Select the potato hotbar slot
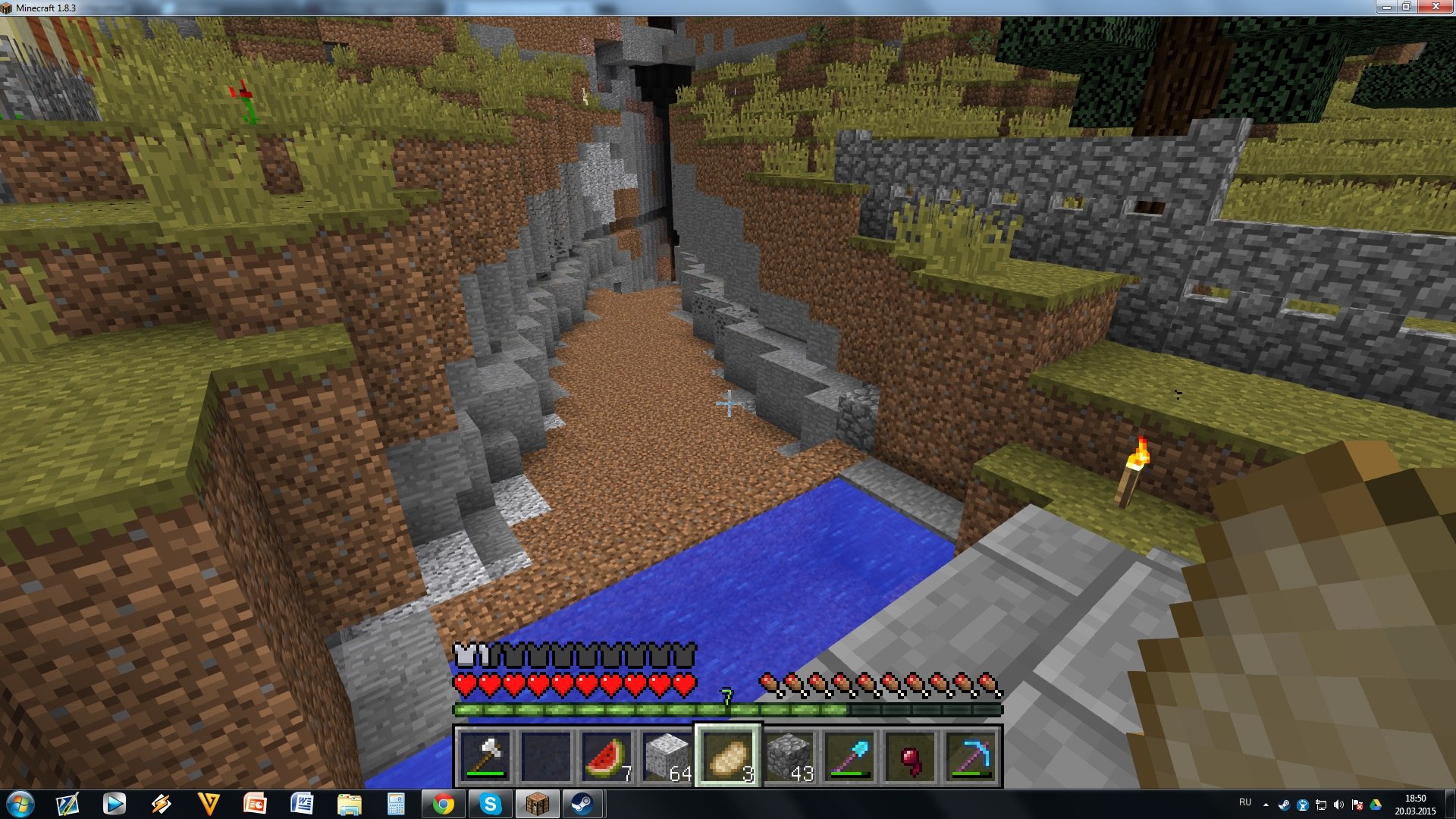Screen dimensions: 1456x819 tap(728, 756)
